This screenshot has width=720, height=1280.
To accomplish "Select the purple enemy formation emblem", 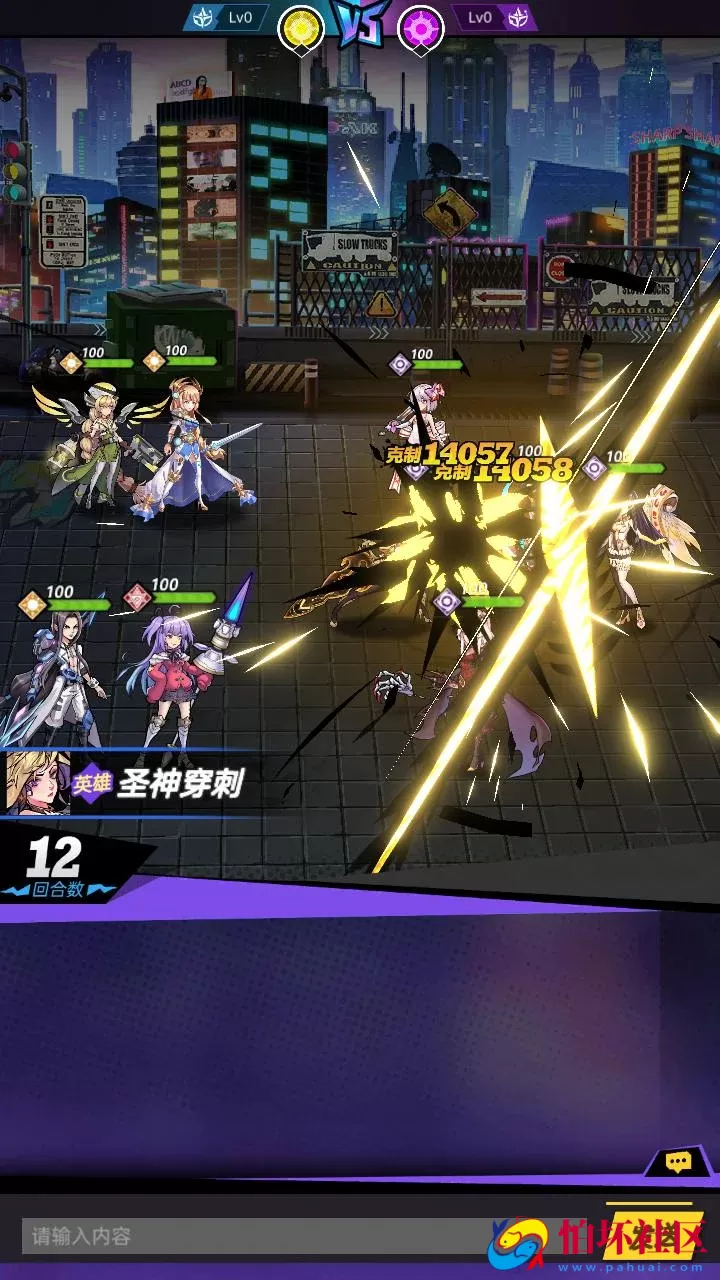I will 421,28.
